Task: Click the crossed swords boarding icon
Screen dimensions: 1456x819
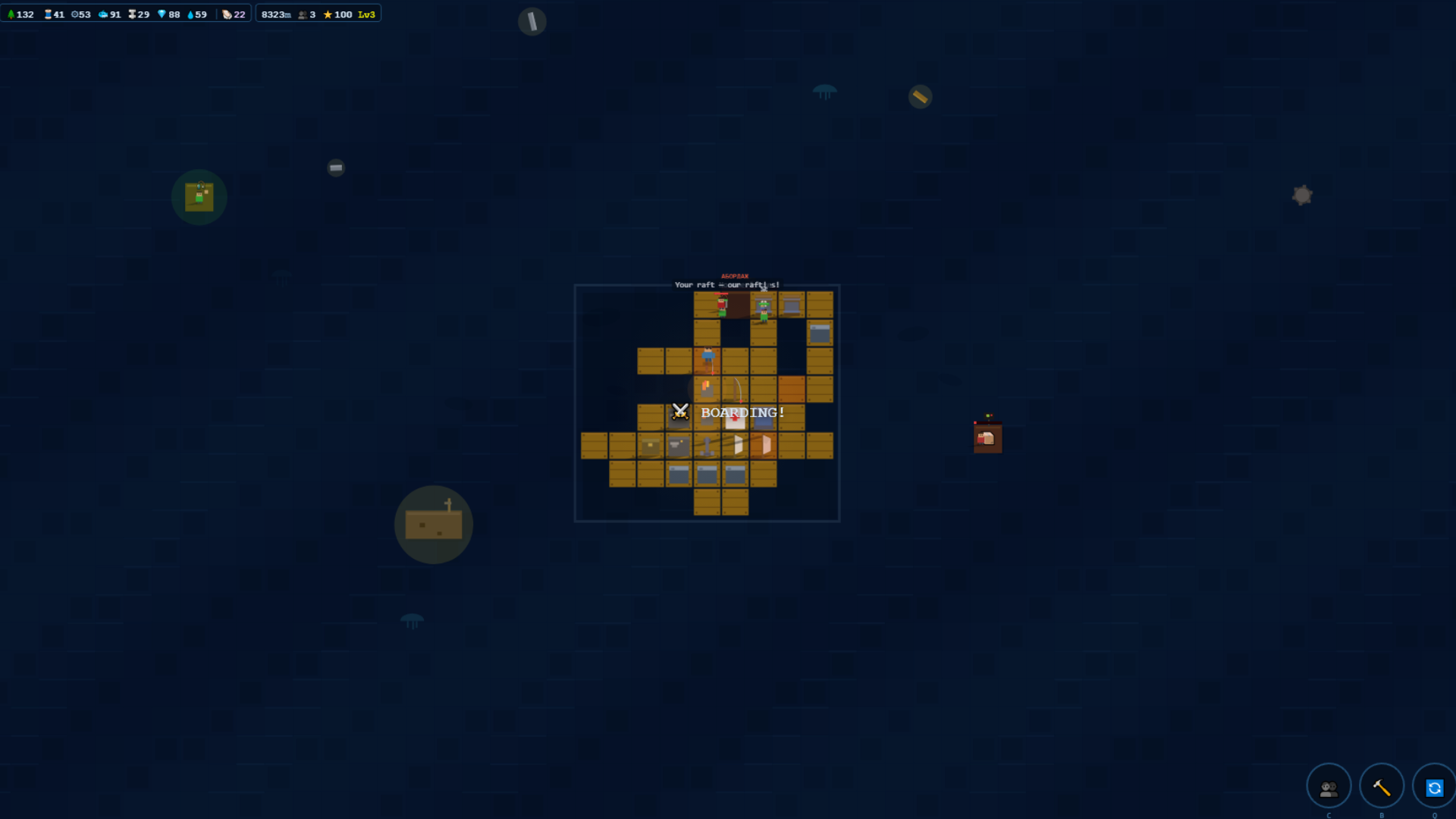Action: pos(679,413)
